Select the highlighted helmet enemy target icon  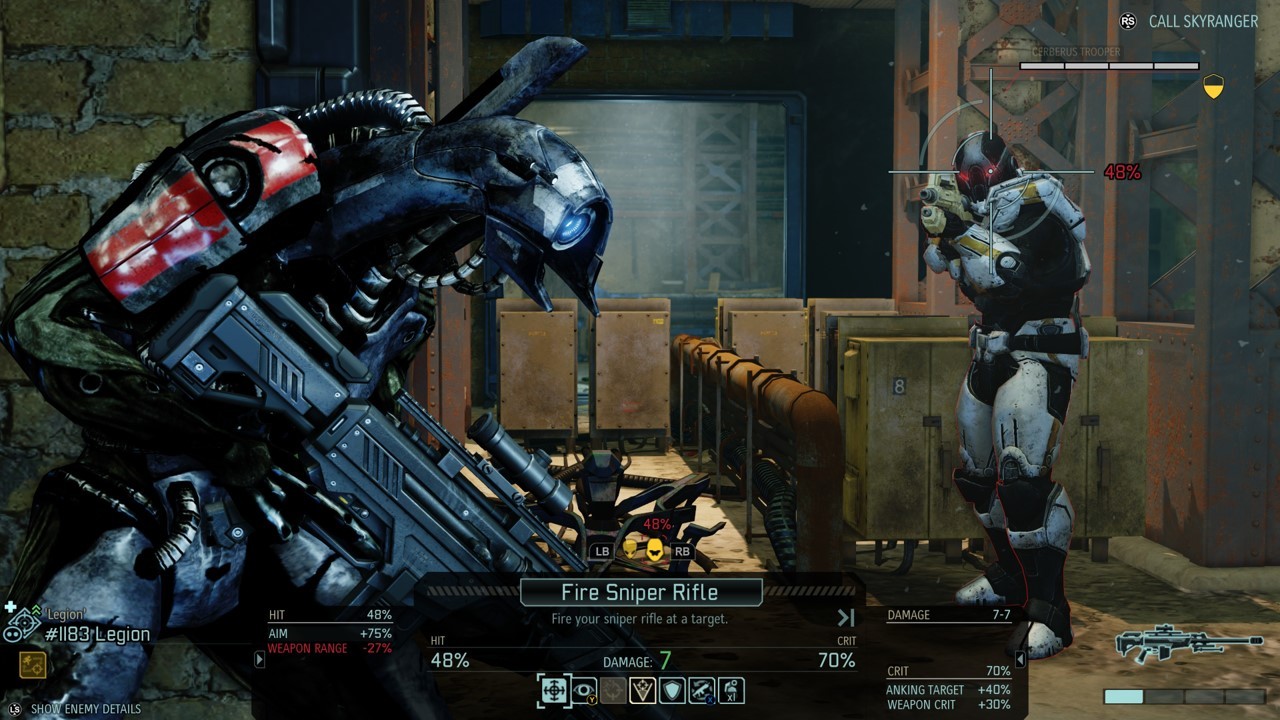pyautogui.click(x=654, y=549)
